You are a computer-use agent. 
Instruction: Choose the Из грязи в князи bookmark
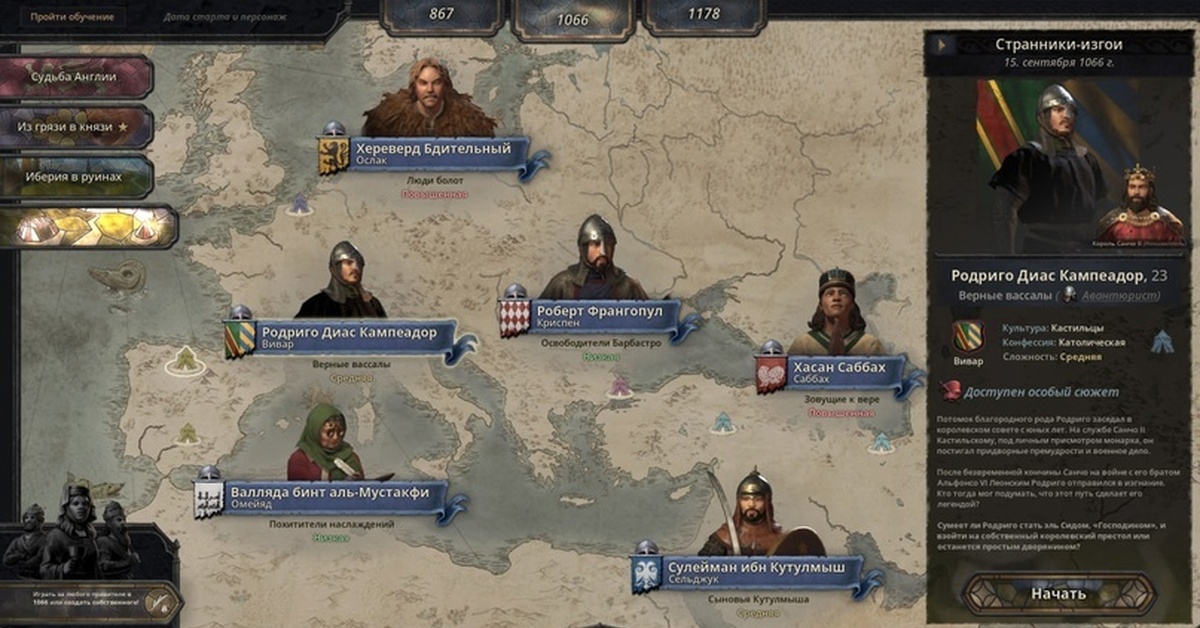click(x=75, y=127)
